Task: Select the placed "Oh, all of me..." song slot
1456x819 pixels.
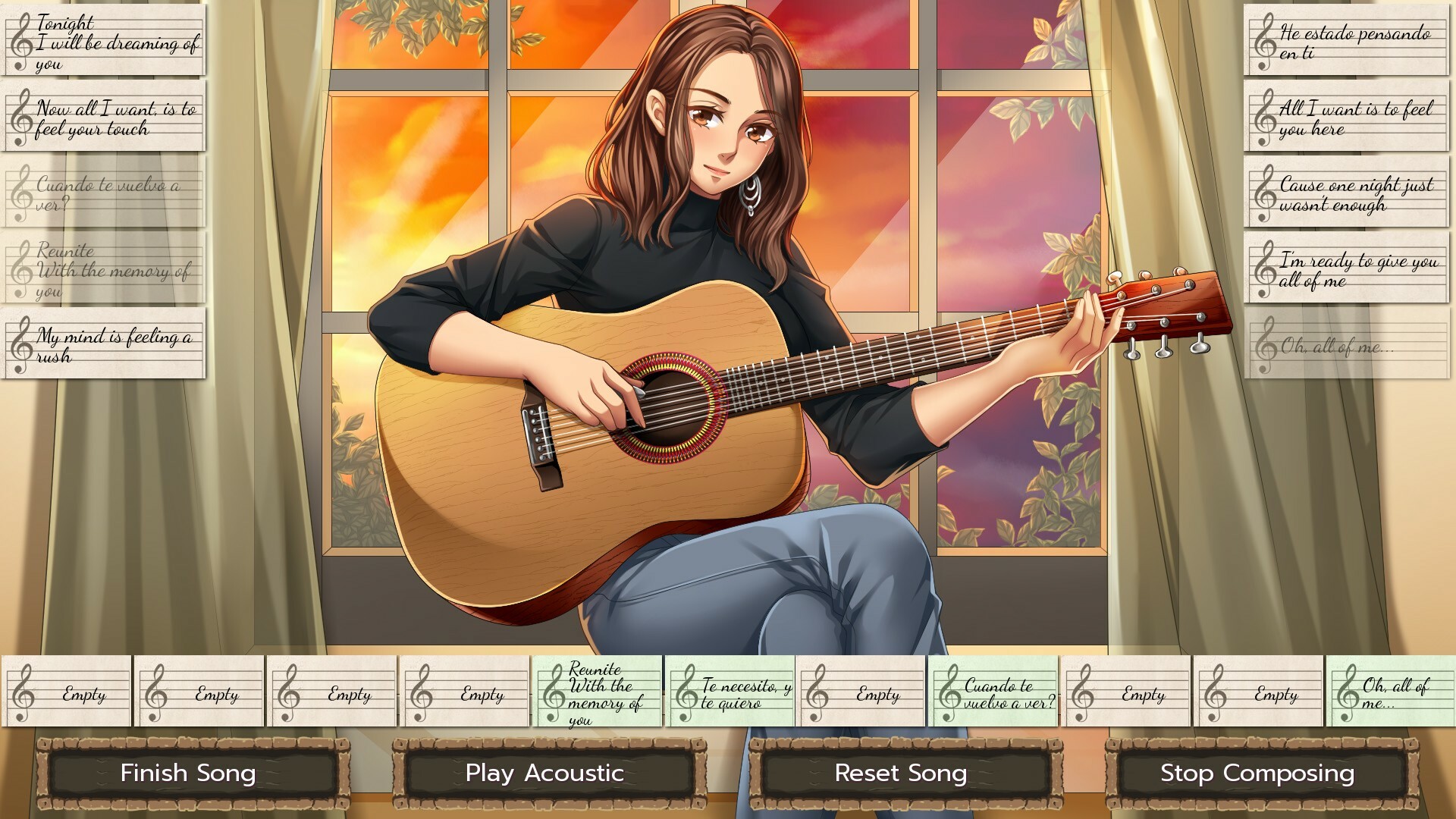Action: (x=1391, y=692)
